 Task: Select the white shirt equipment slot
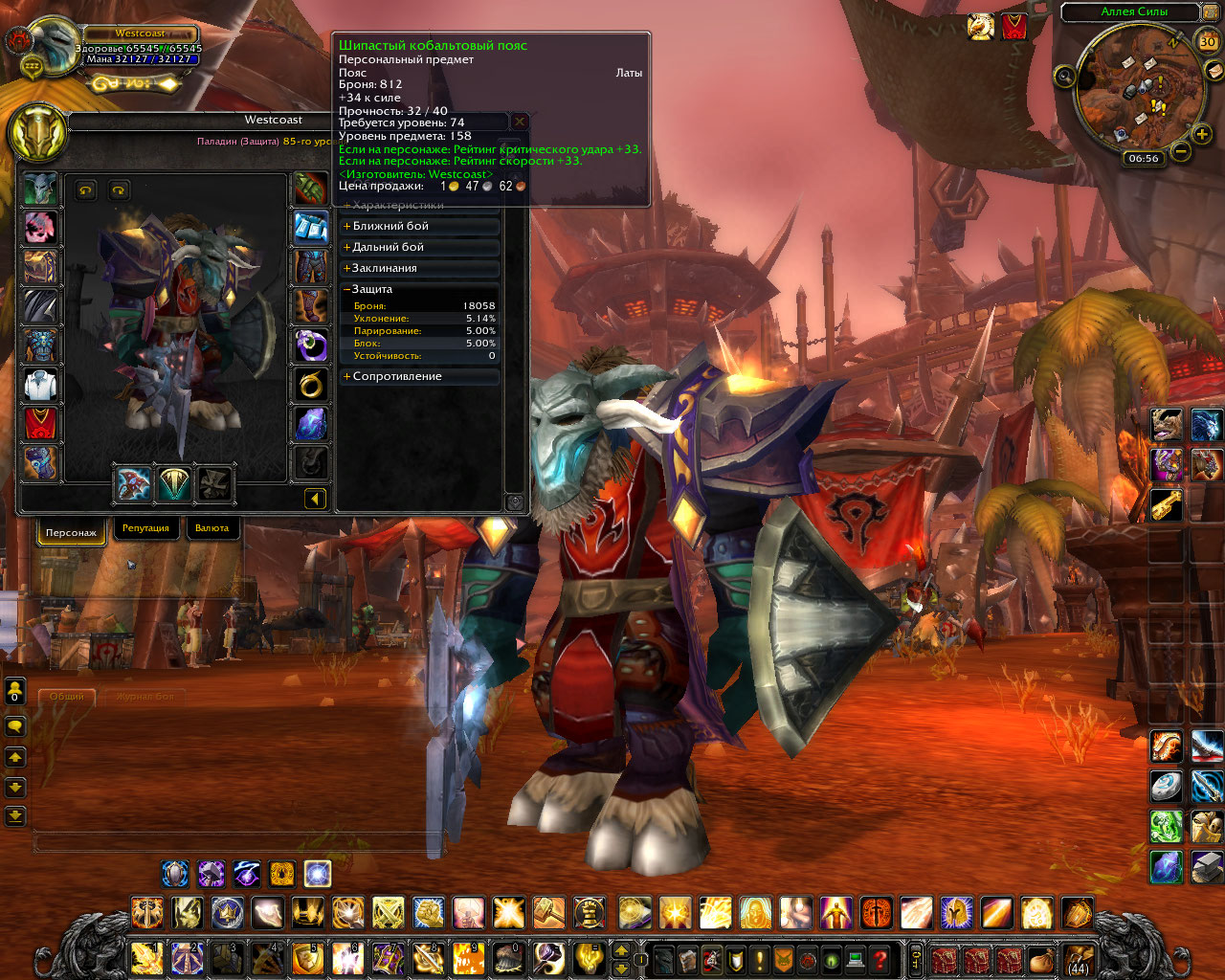pyautogui.click(x=40, y=385)
